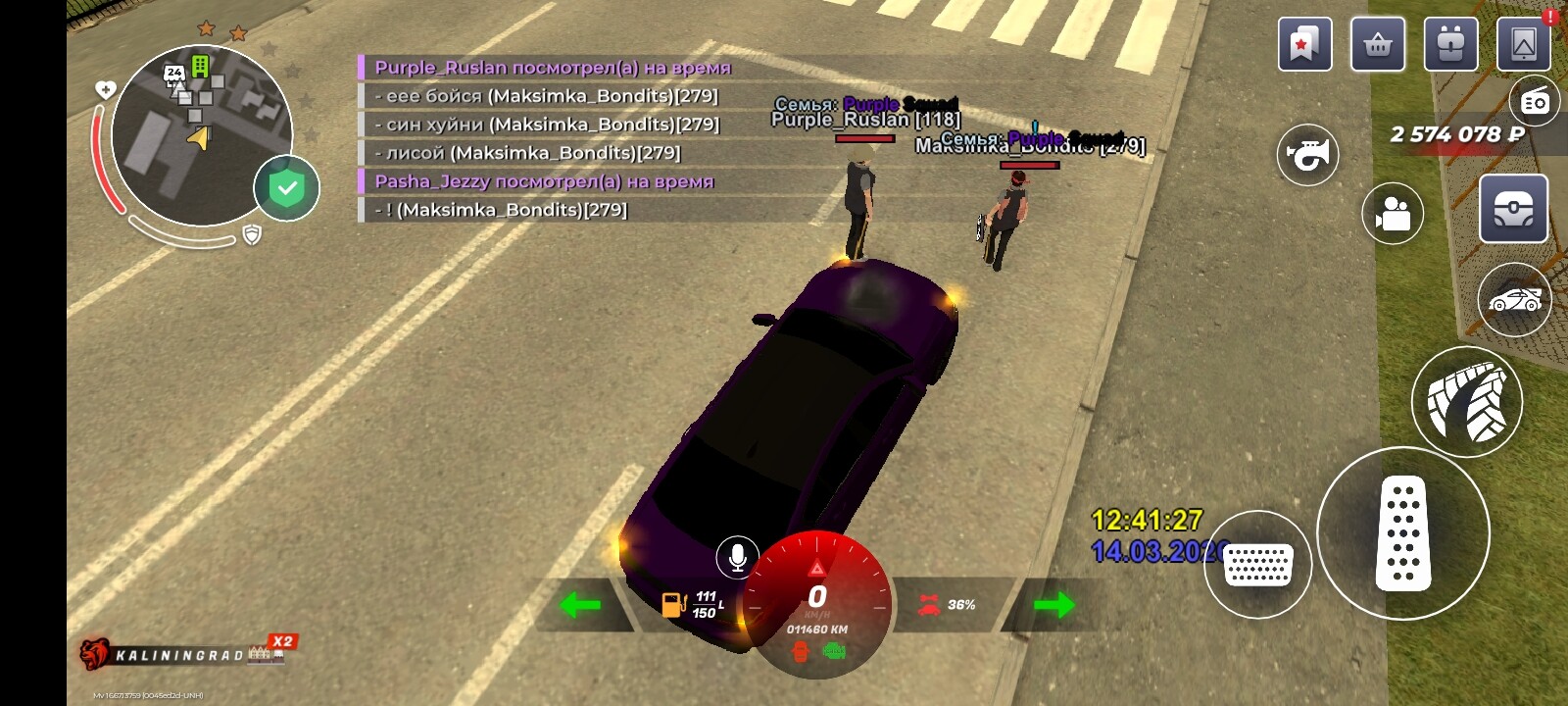Tap the heart plus health icon

[105, 90]
